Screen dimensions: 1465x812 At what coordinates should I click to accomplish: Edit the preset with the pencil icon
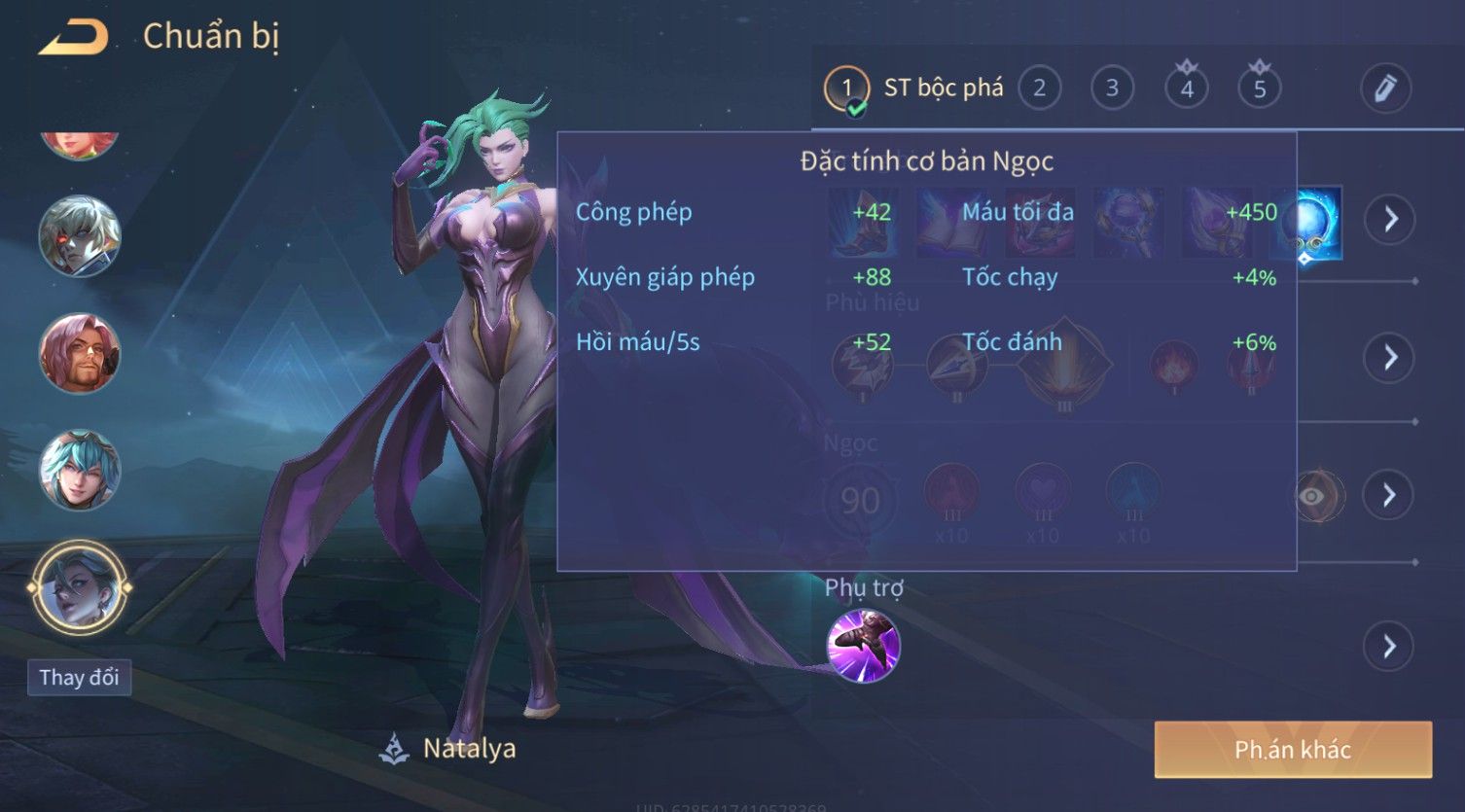click(x=1385, y=88)
